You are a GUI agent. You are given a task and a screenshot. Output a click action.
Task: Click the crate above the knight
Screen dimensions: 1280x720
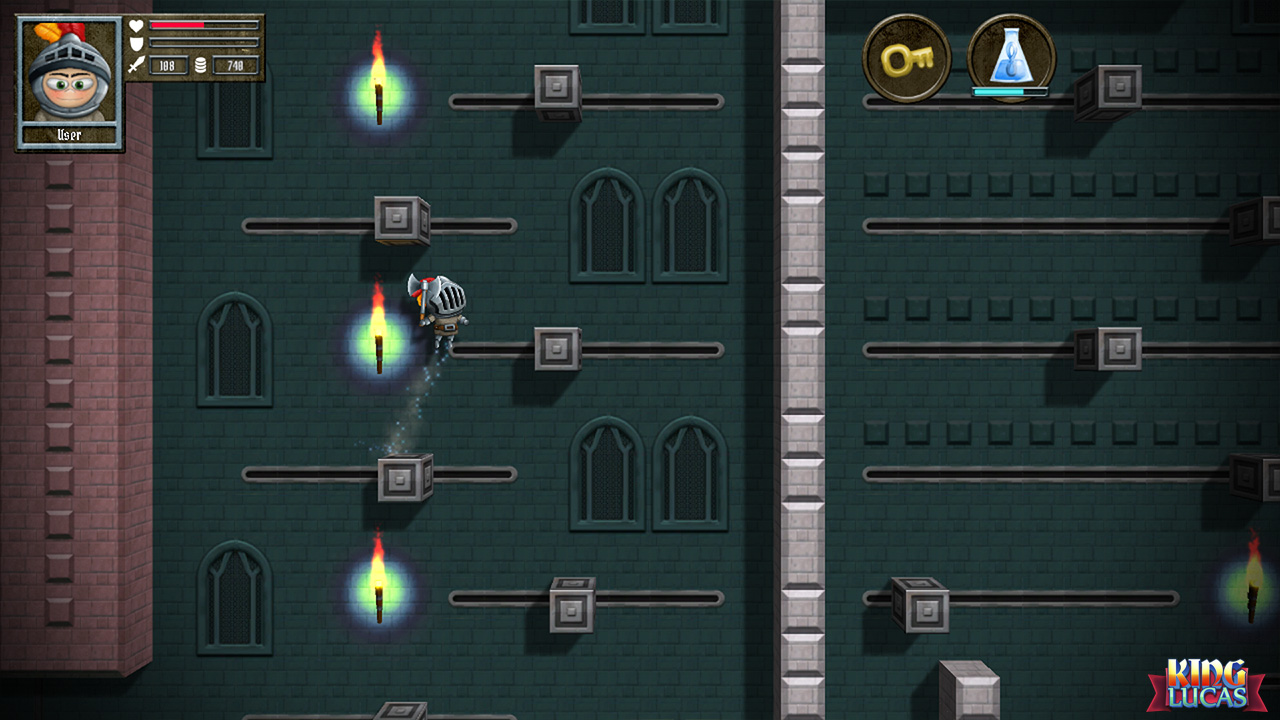[x=398, y=219]
